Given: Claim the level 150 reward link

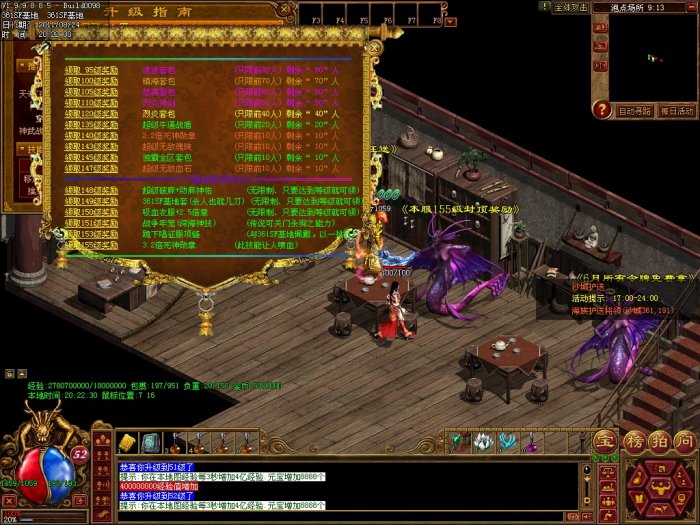Looking at the screenshot, I should coord(91,211).
